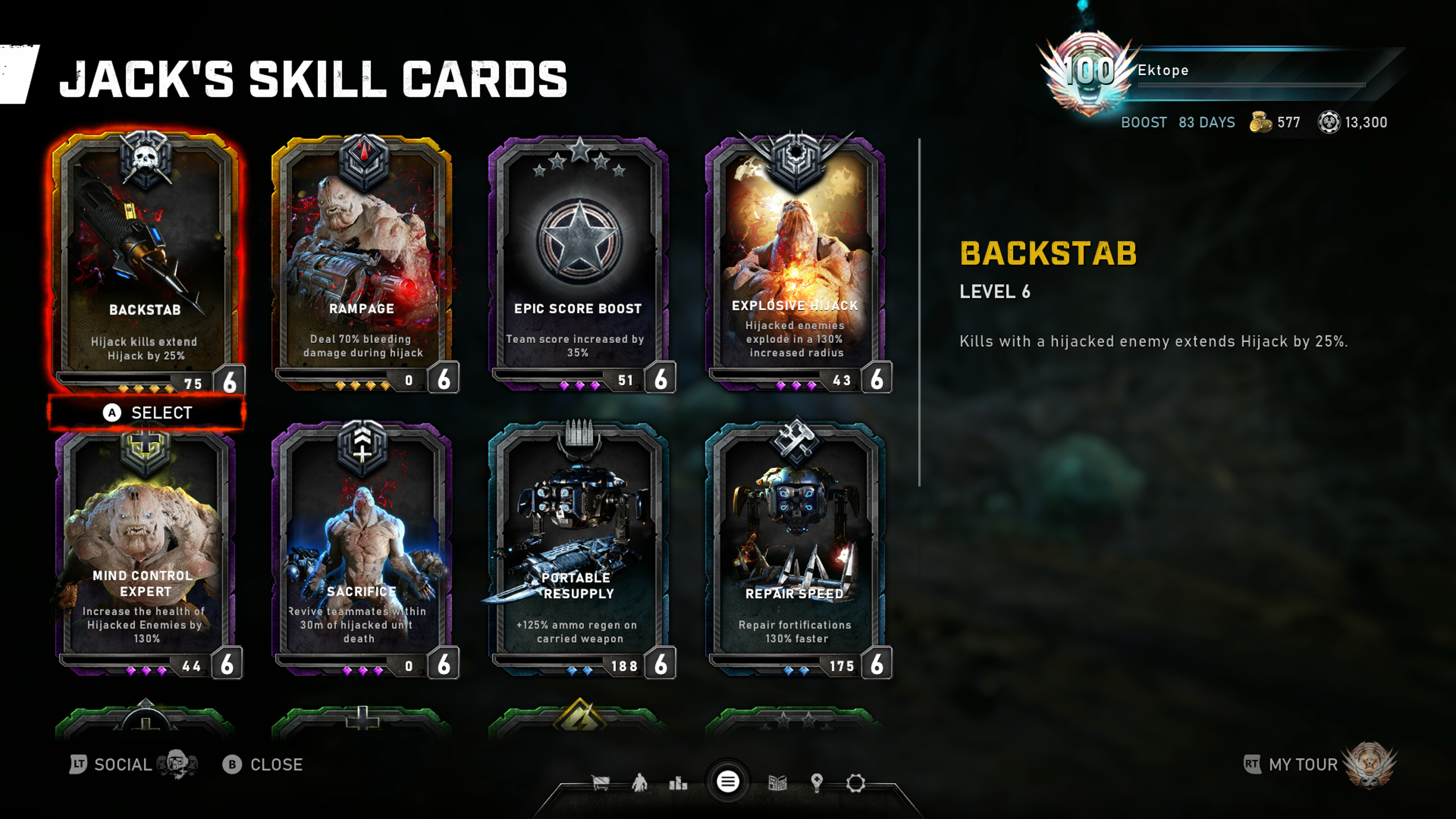
Task: Switch to the character customization tab
Action: point(639,783)
